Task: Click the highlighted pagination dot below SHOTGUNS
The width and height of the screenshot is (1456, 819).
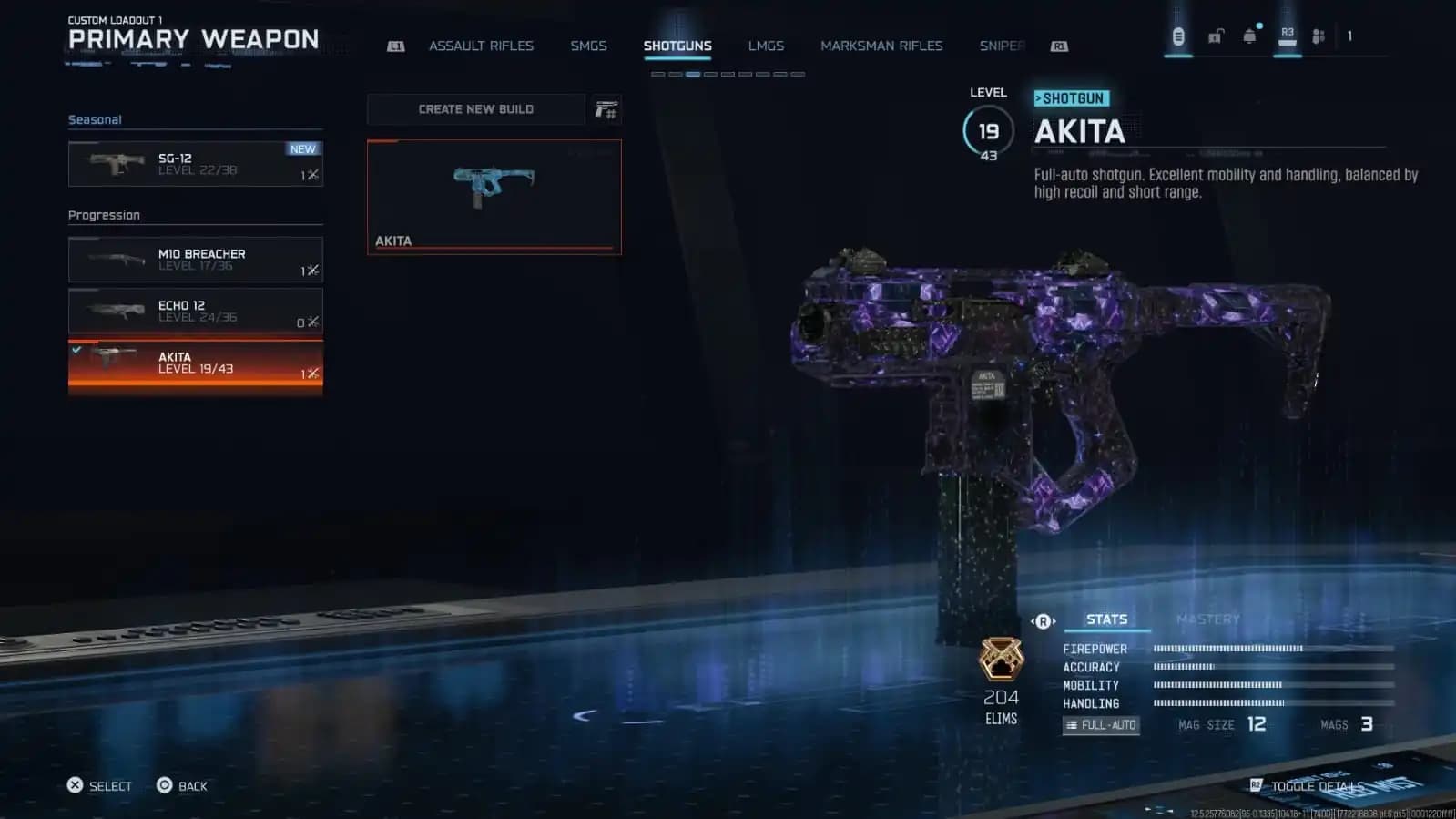Action: (692, 74)
